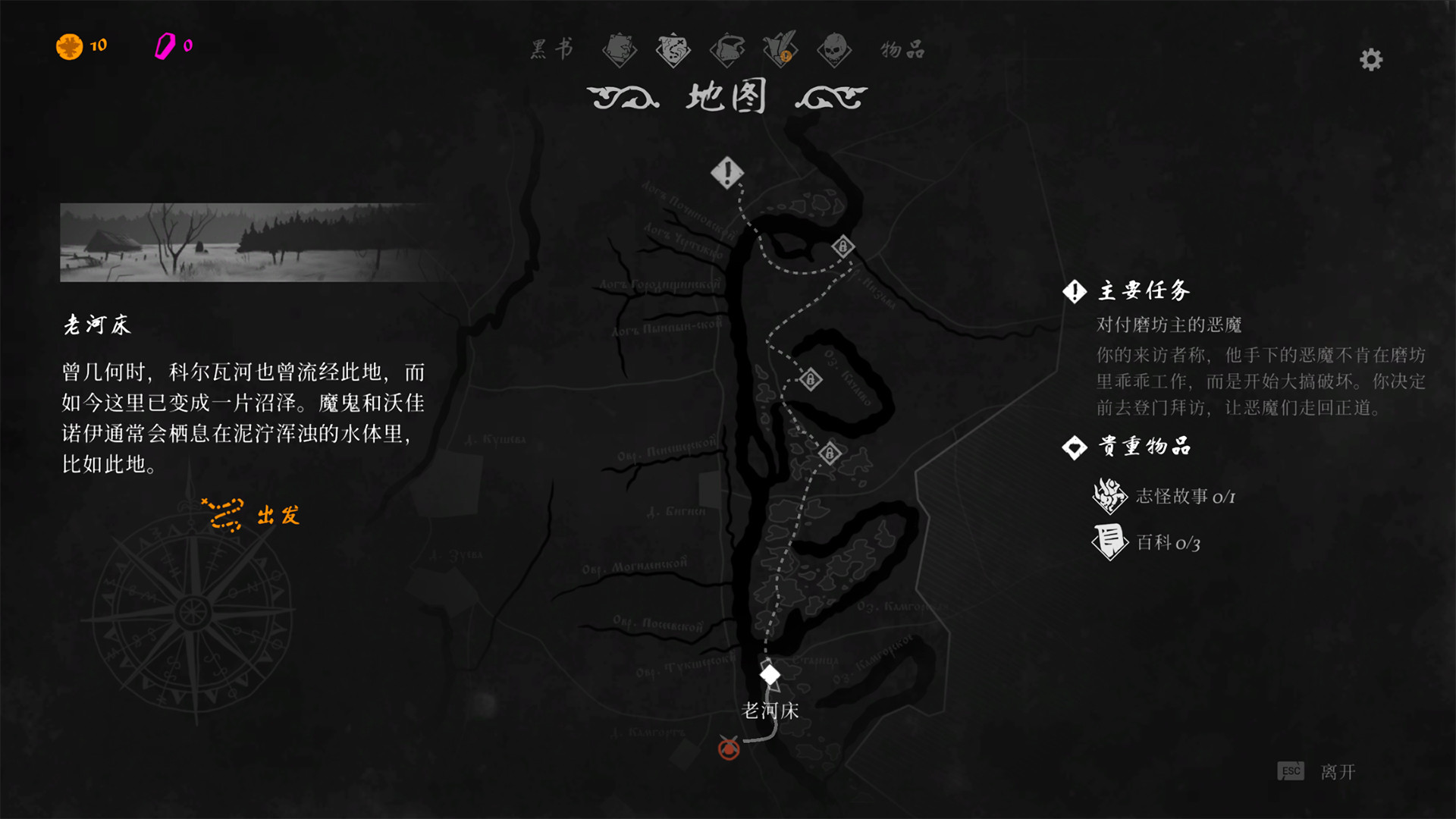Open the quill journal icon with notification
1456x819 pixels.
[x=782, y=49]
